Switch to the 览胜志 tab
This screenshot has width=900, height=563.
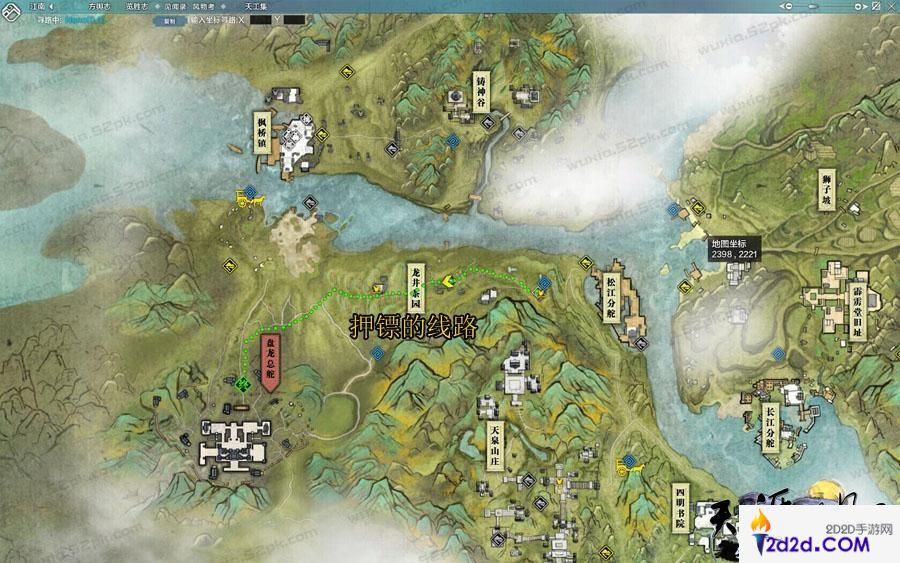click(x=137, y=6)
